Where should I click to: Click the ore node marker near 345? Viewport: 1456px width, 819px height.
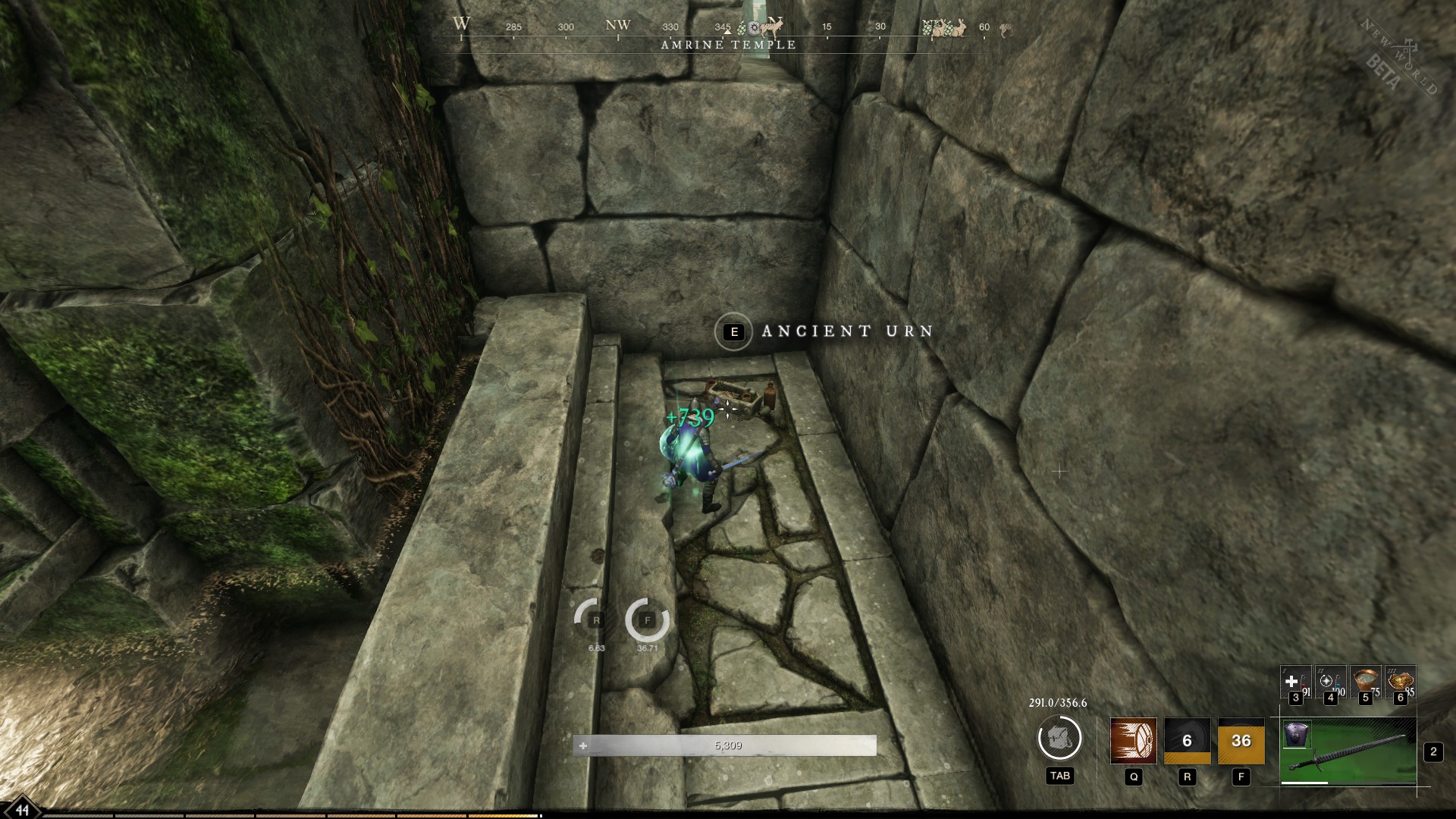[752, 27]
